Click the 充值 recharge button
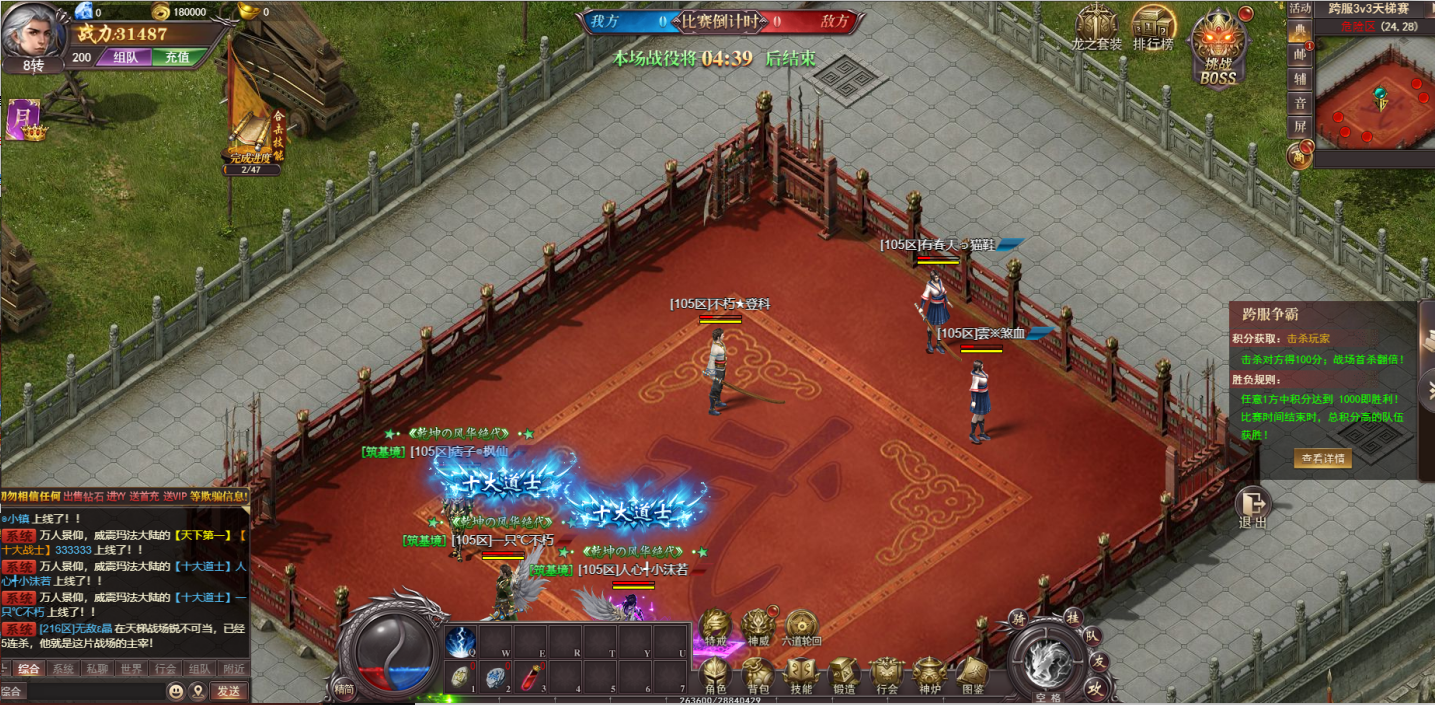 pos(177,57)
